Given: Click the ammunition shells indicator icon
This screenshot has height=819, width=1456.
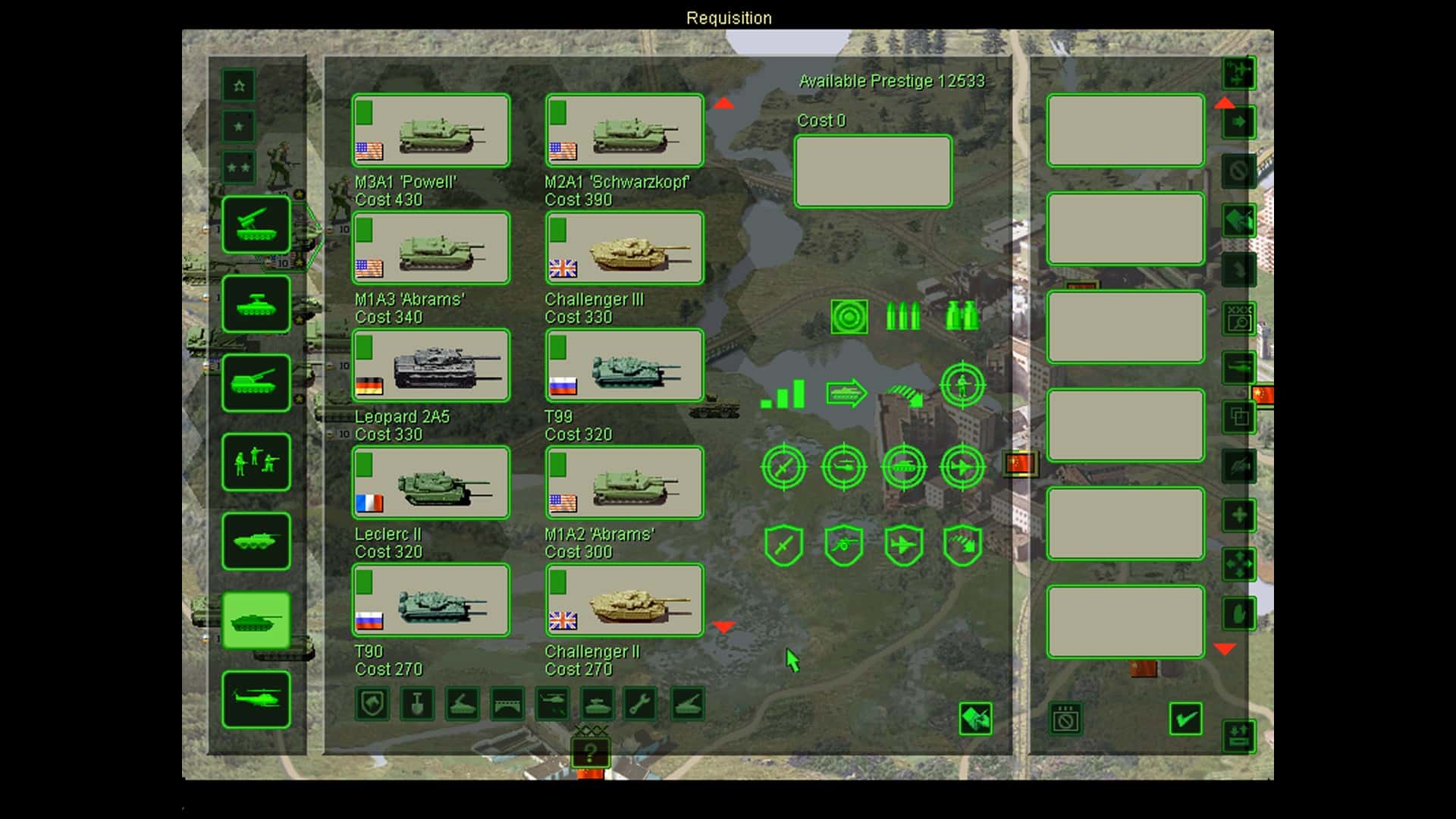Looking at the screenshot, I should 903,315.
